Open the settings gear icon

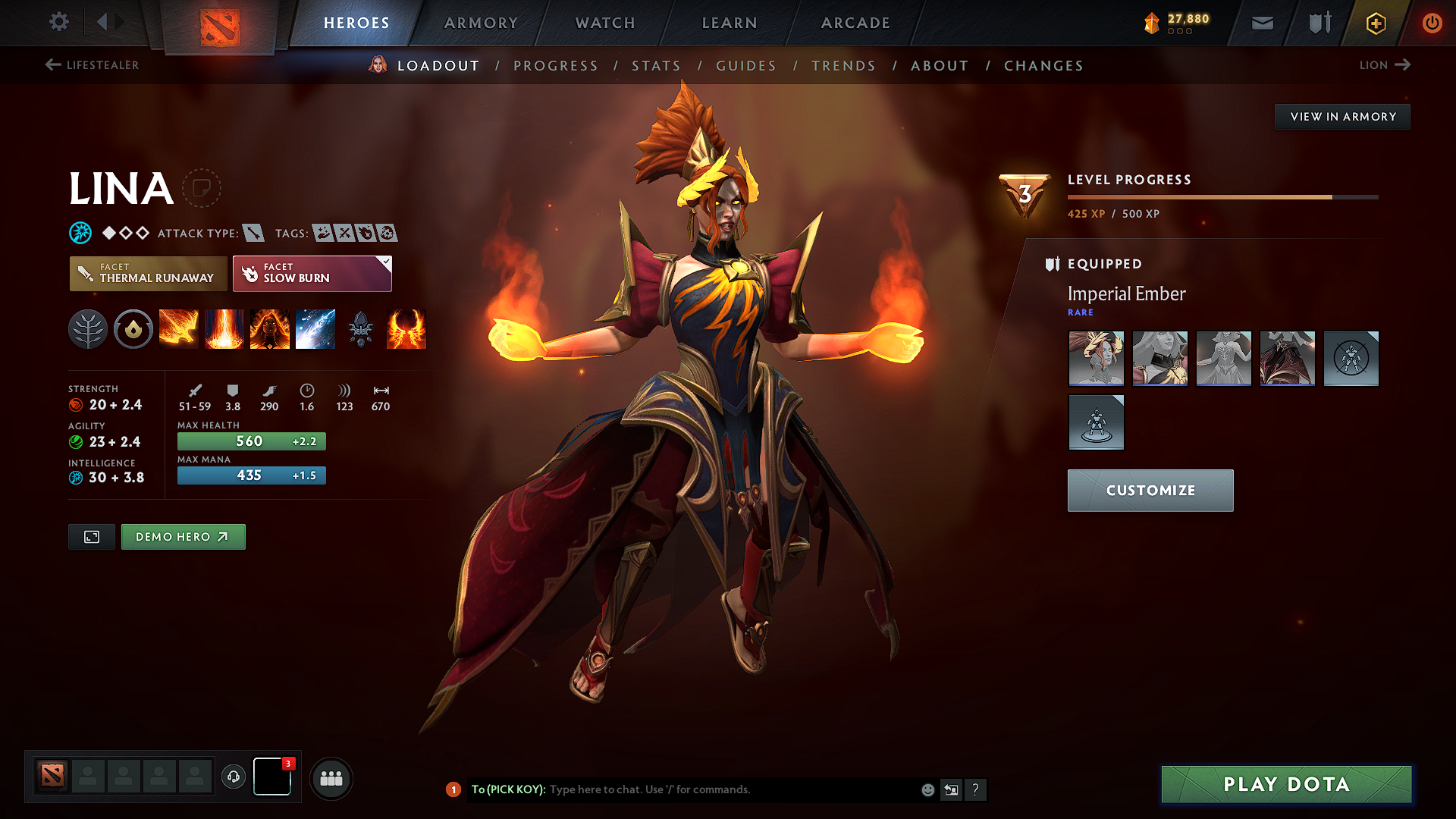point(58,22)
